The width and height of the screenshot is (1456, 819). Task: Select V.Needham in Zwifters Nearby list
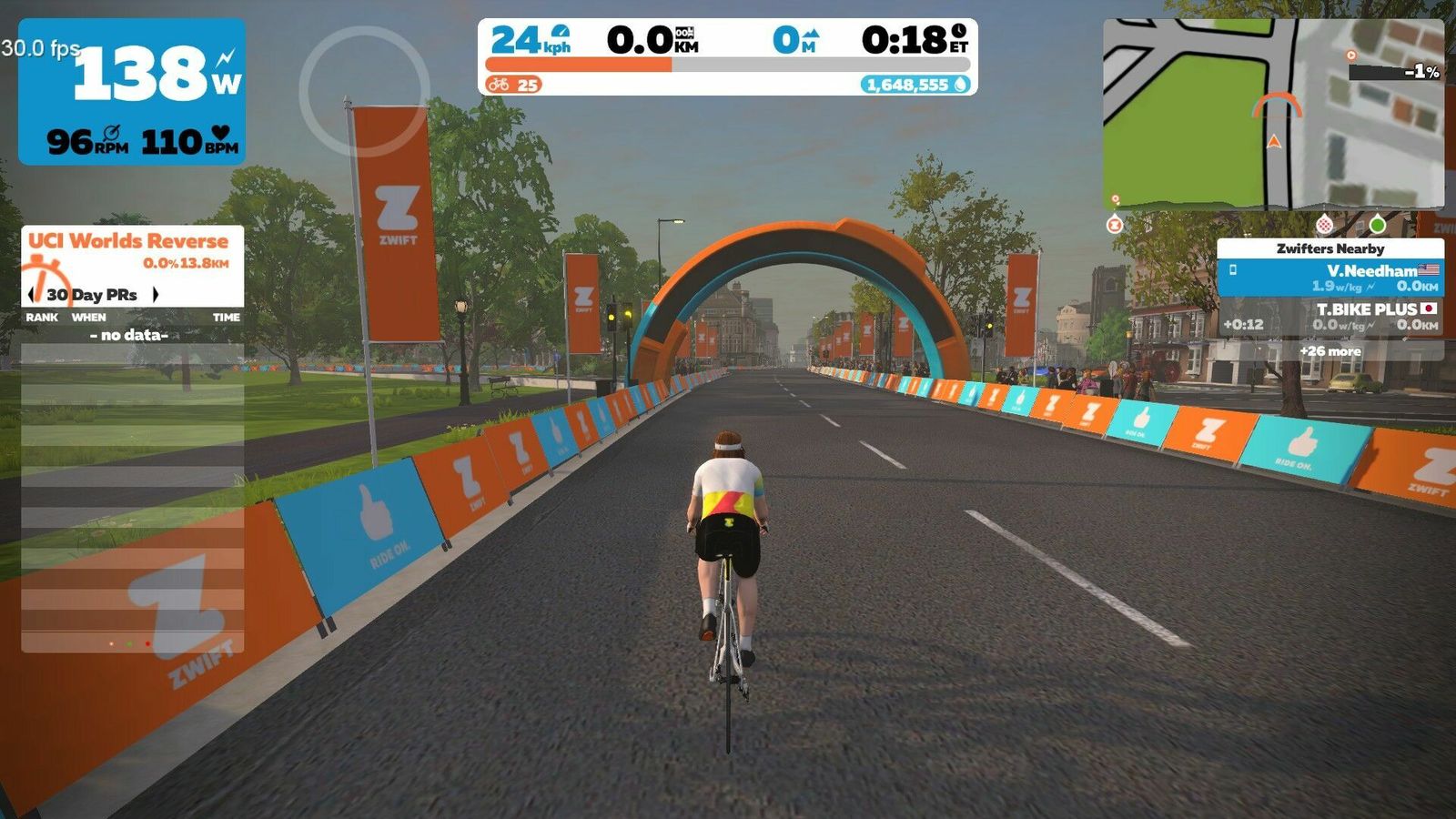[1330, 278]
